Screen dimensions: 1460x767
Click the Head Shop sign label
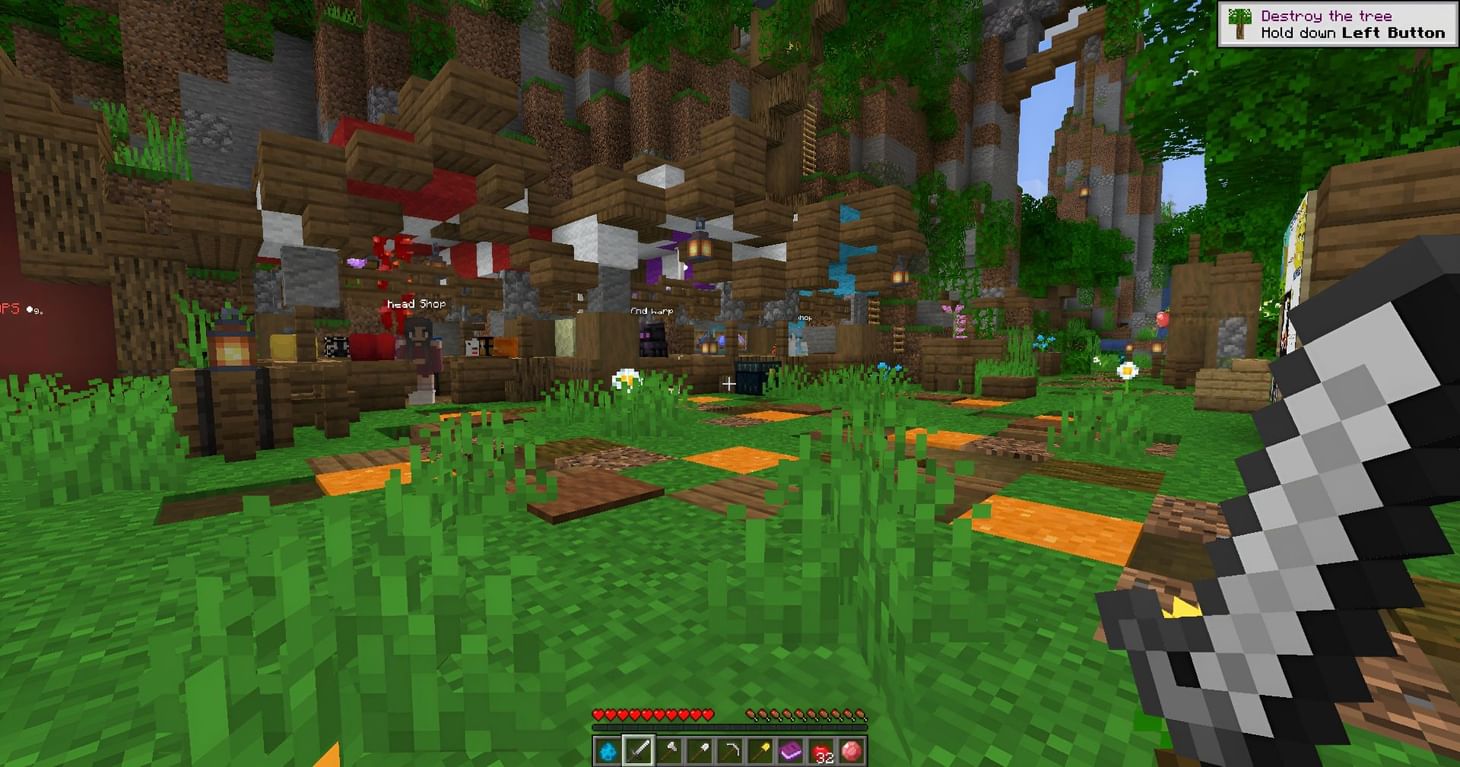pos(417,302)
